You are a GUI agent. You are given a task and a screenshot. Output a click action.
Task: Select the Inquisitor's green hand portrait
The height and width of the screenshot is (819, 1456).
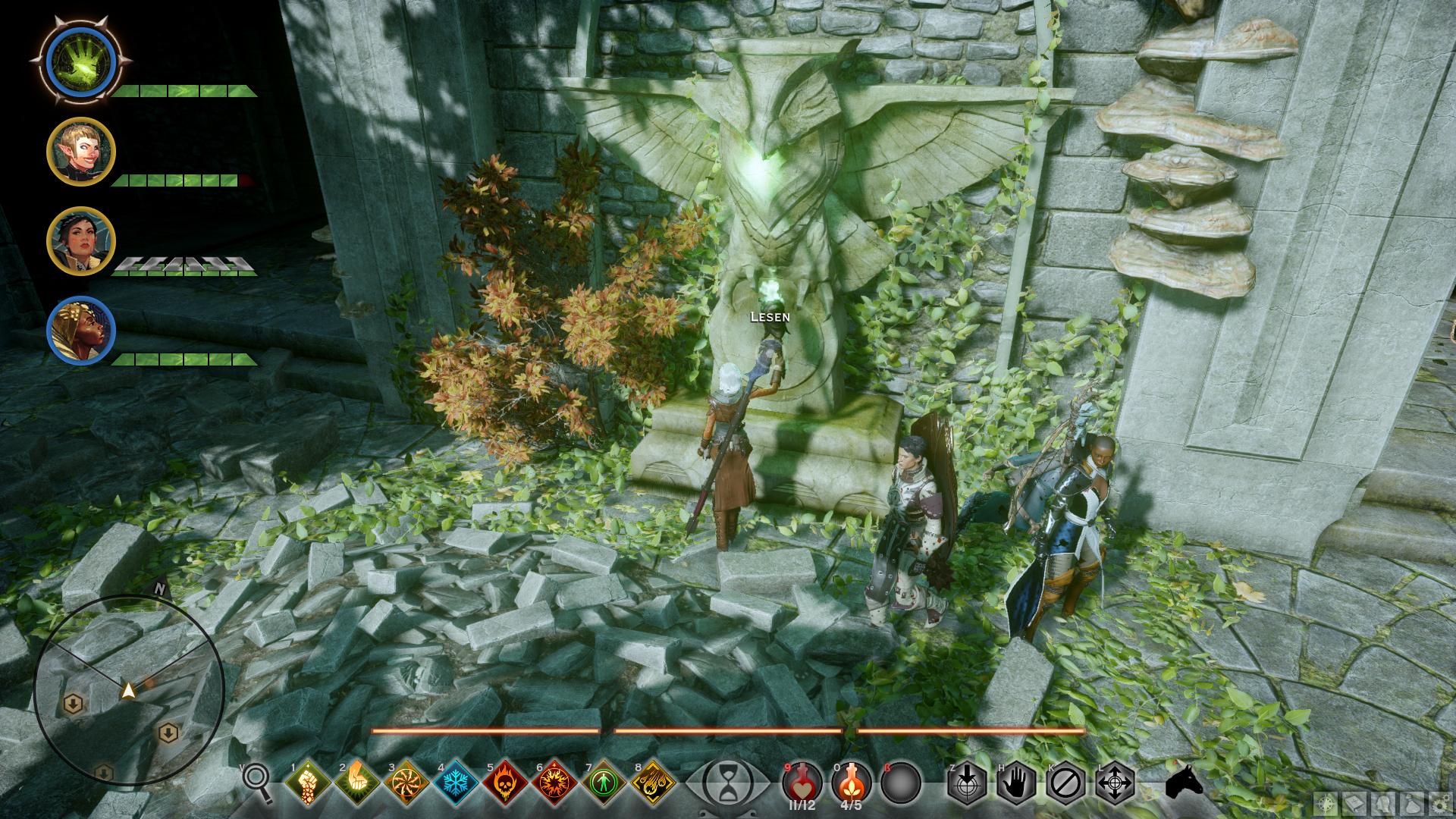[80, 58]
